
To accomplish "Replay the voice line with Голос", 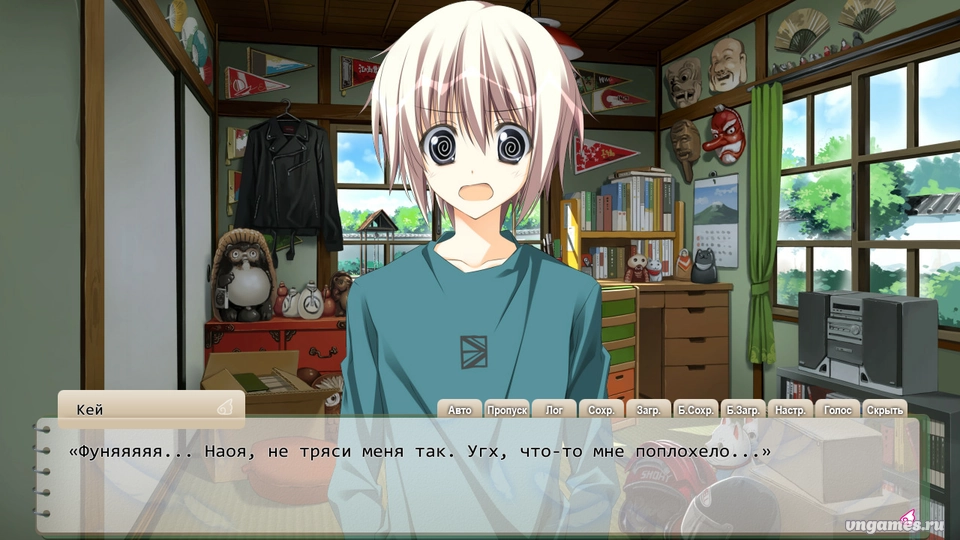I will (837, 409).
